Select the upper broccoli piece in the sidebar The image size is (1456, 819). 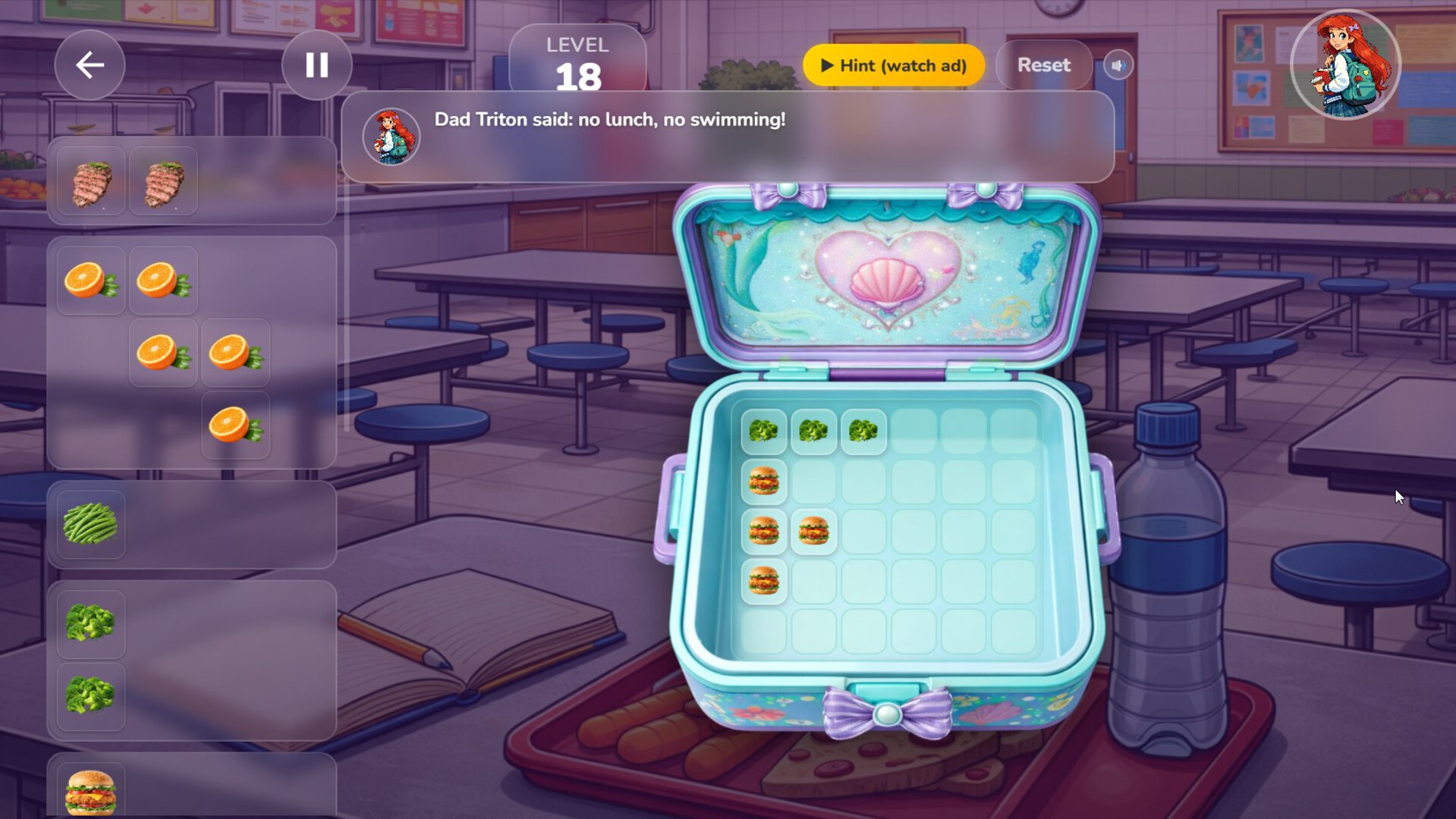90,623
